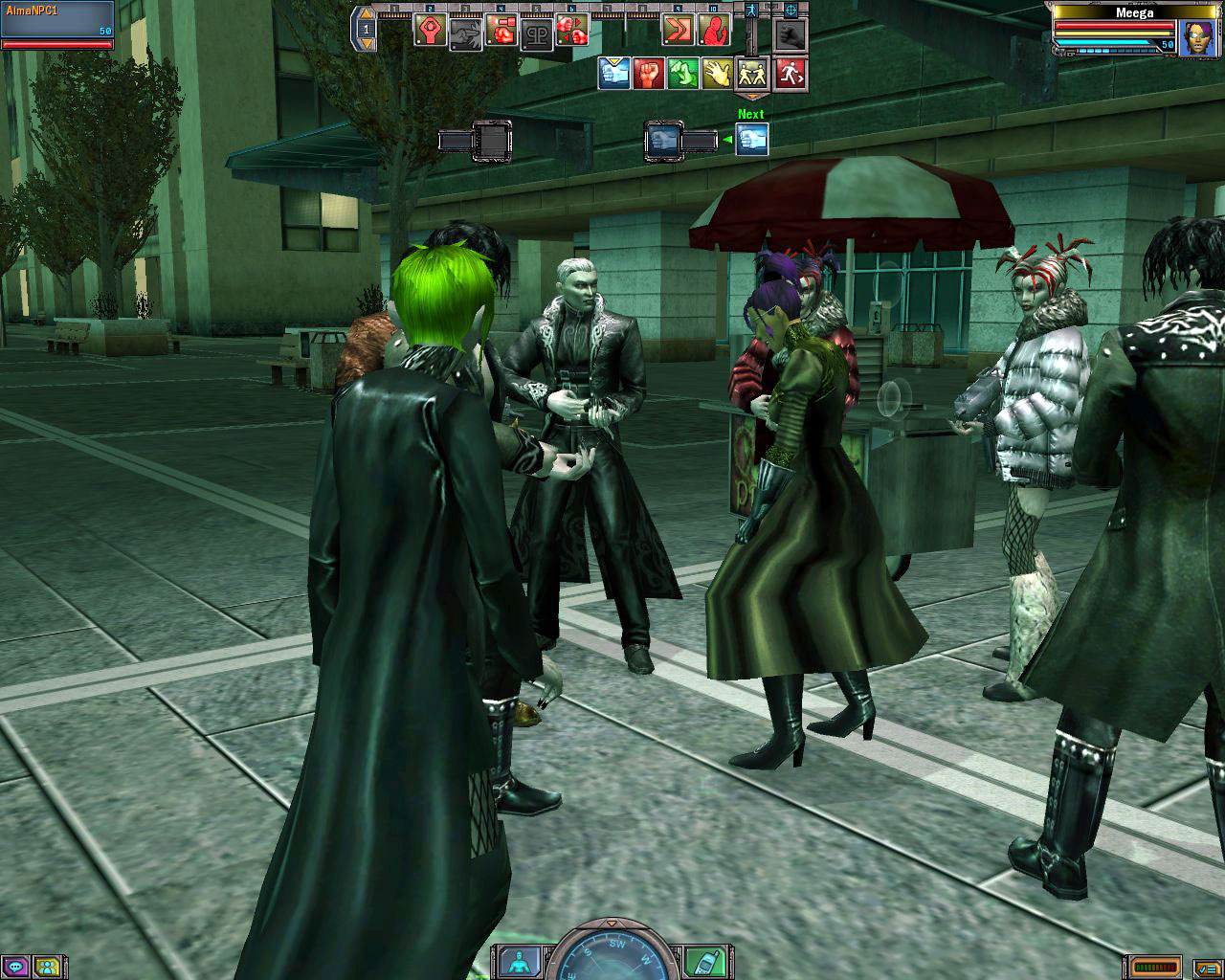Image resolution: width=1225 pixels, height=980 pixels.
Task: Select the greyed-out pointing hand ability
Action: pos(466,33)
